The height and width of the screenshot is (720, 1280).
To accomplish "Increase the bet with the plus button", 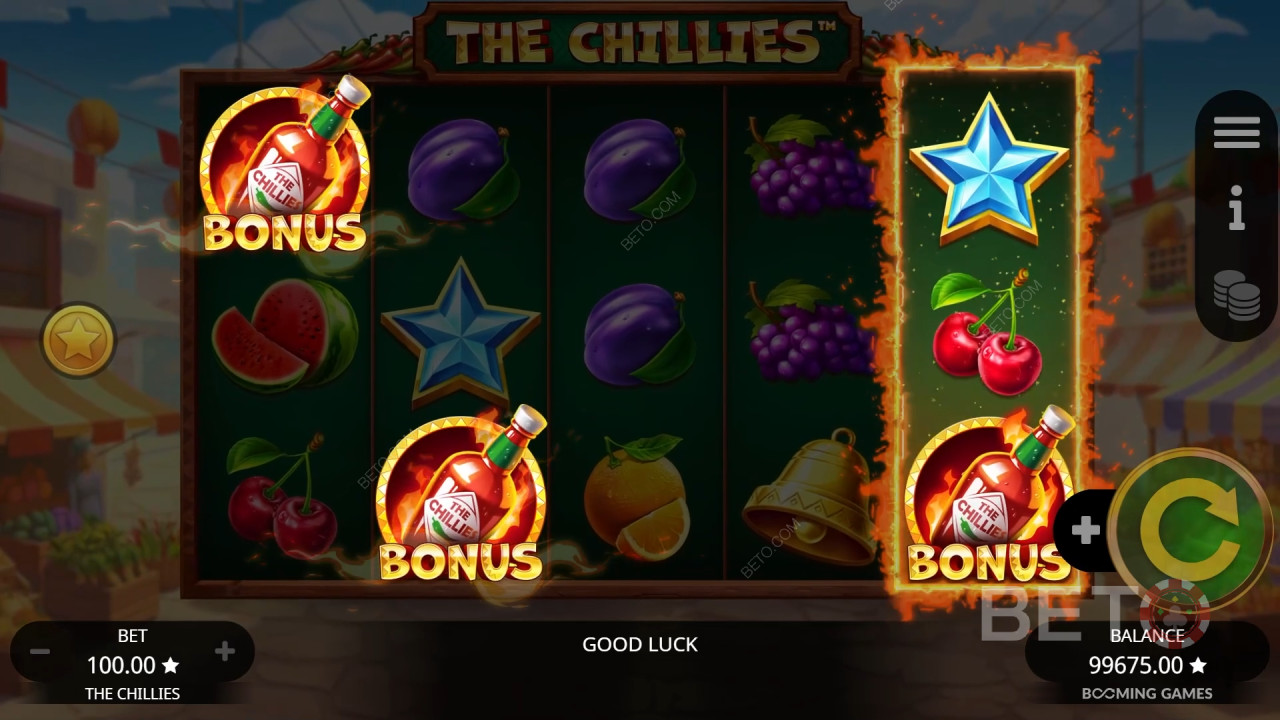I will tap(225, 652).
